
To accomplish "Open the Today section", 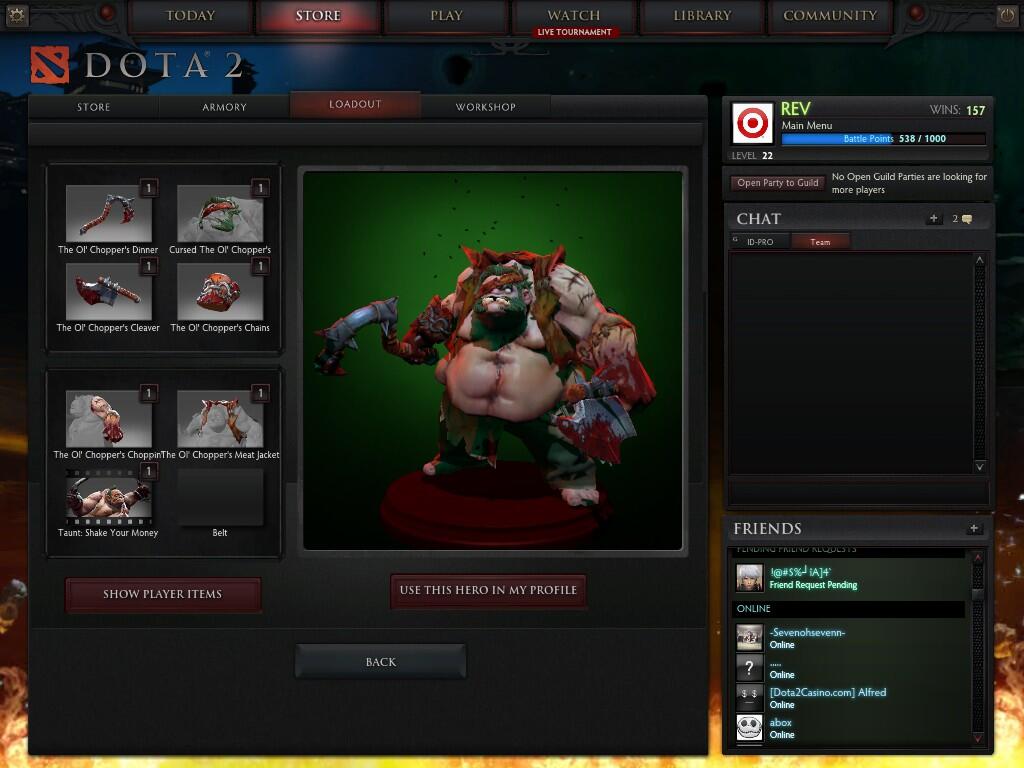I will pos(190,16).
